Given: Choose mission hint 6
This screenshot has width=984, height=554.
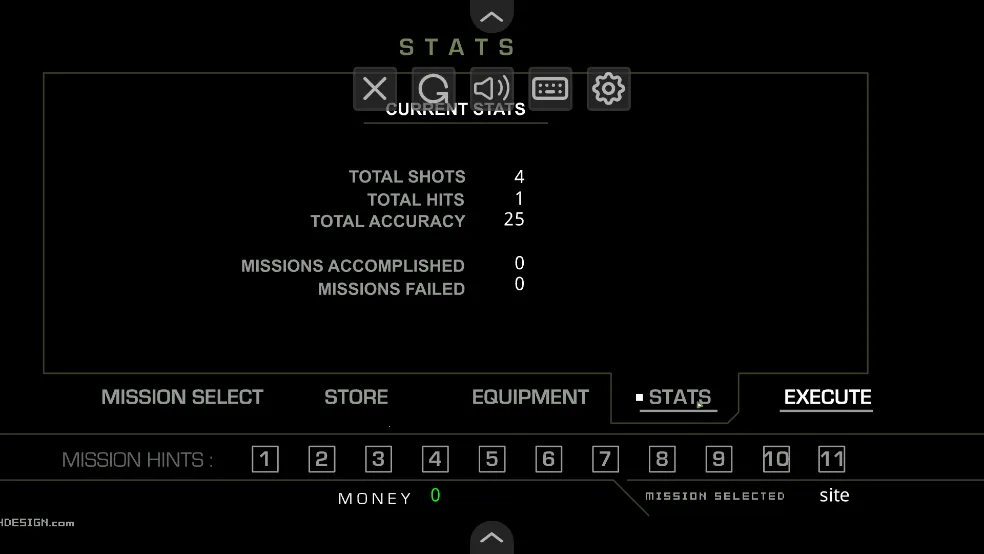Looking at the screenshot, I should pyautogui.click(x=548, y=459).
